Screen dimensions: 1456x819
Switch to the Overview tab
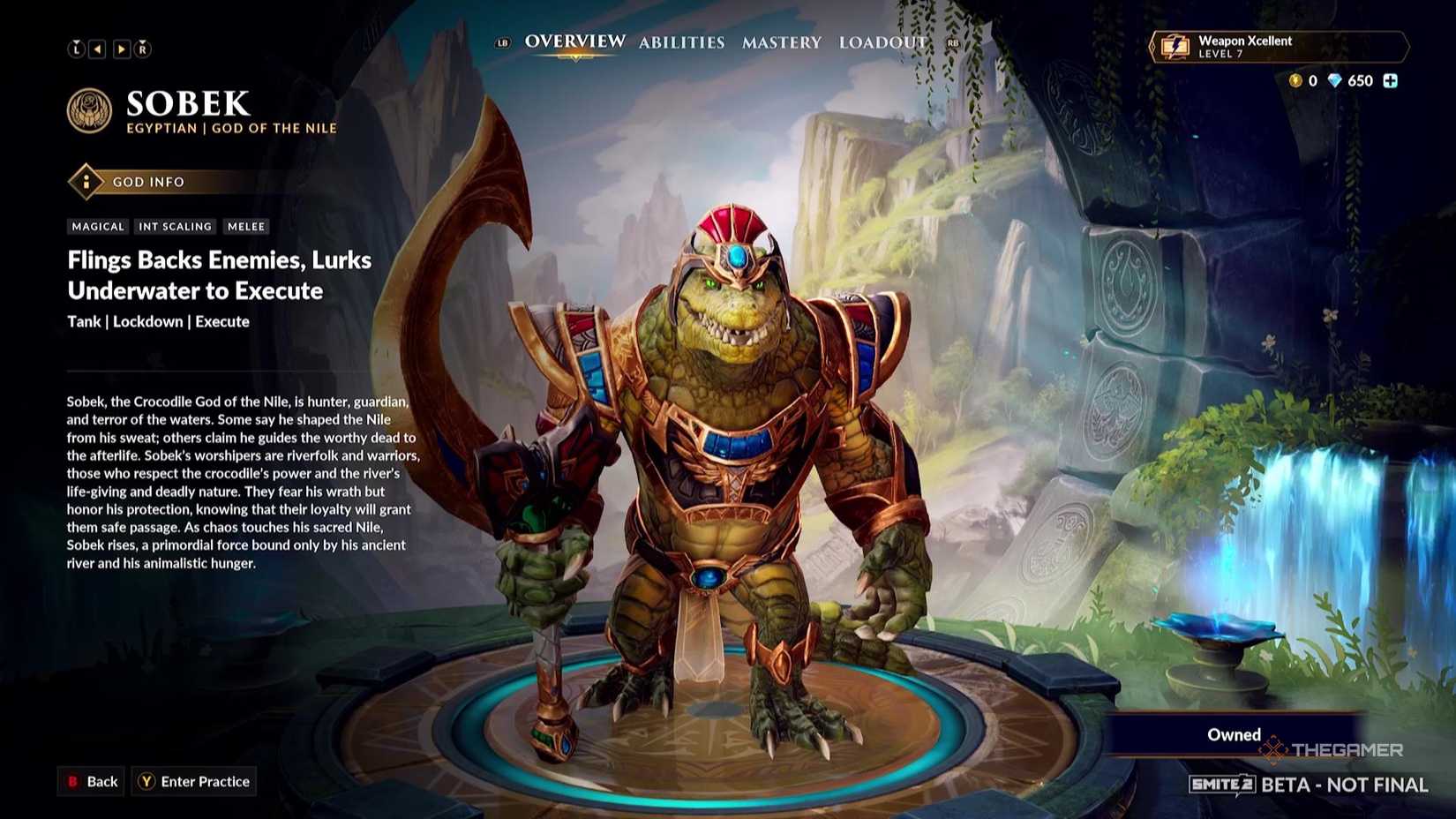coord(574,41)
